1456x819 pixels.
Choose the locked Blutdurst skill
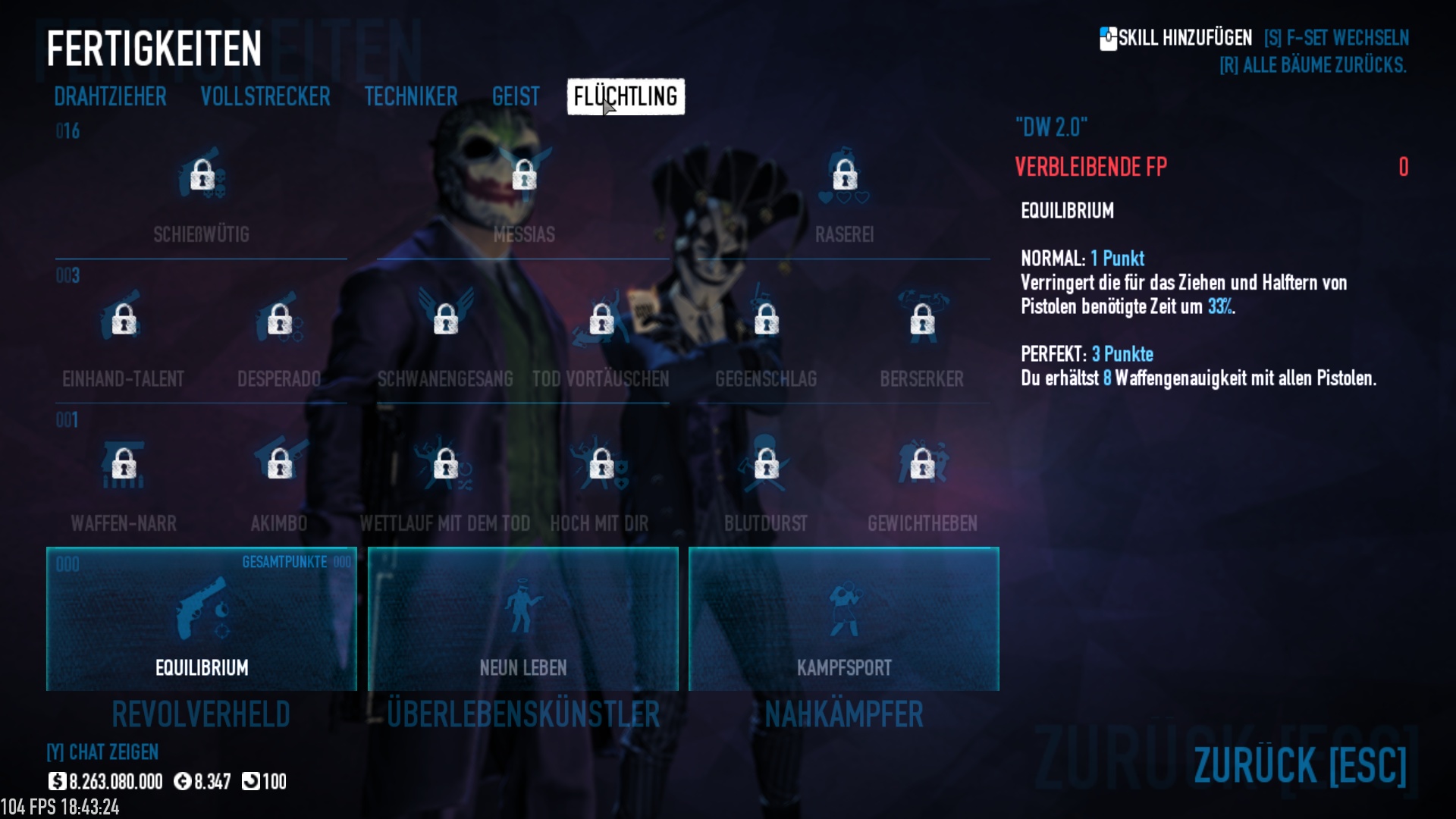[766, 464]
